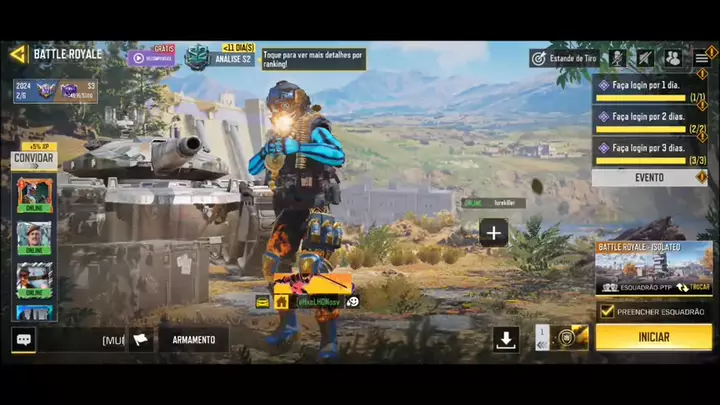Screen dimensions: 720x405
Task: Click the white flag icon
Action: (141, 340)
